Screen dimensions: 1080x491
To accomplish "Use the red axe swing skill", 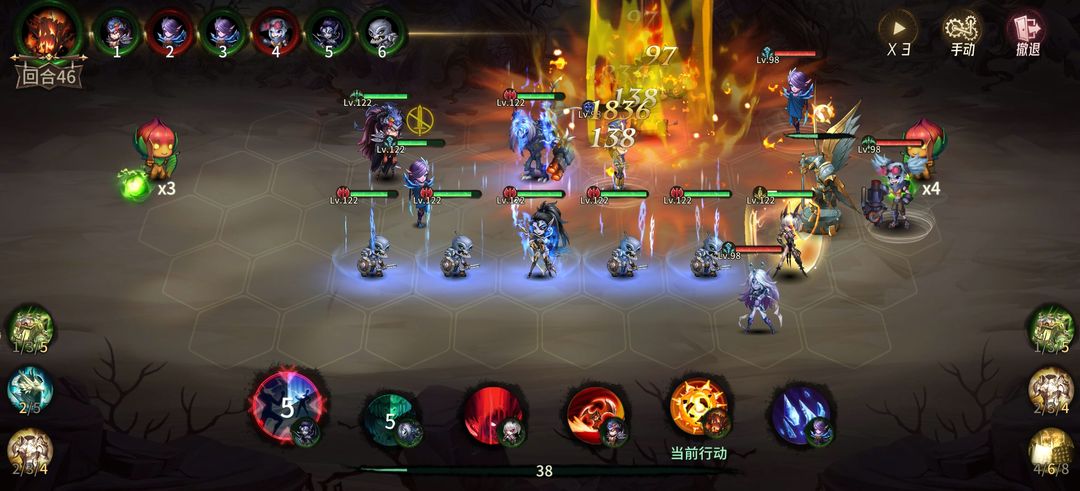I will pos(596,414).
